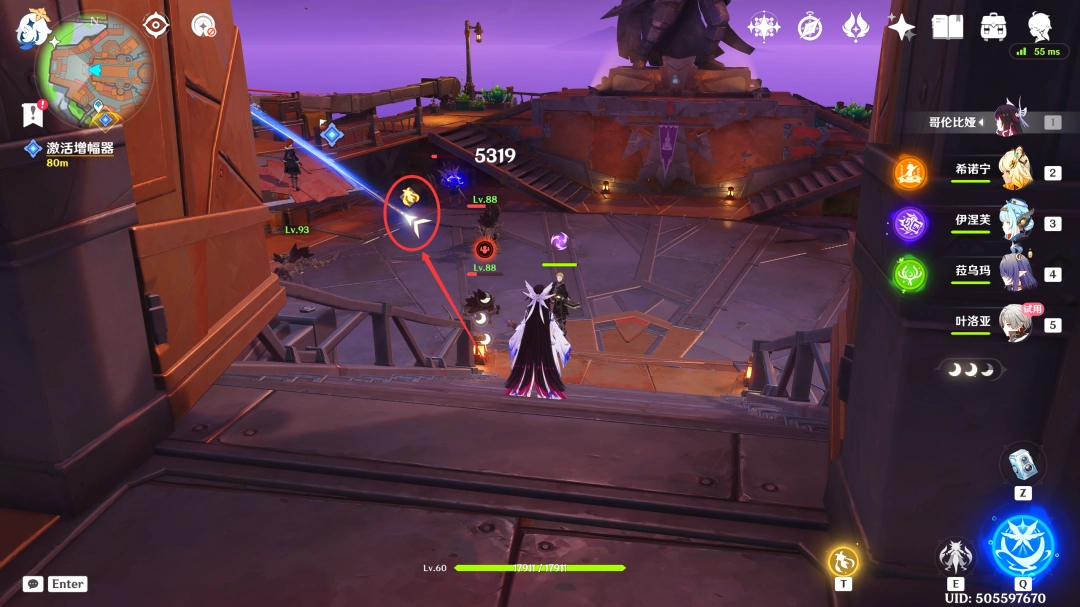The width and height of the screenshot is (1080, 607).
Task: Open the character profile head icon
Action: point(1040,25)
